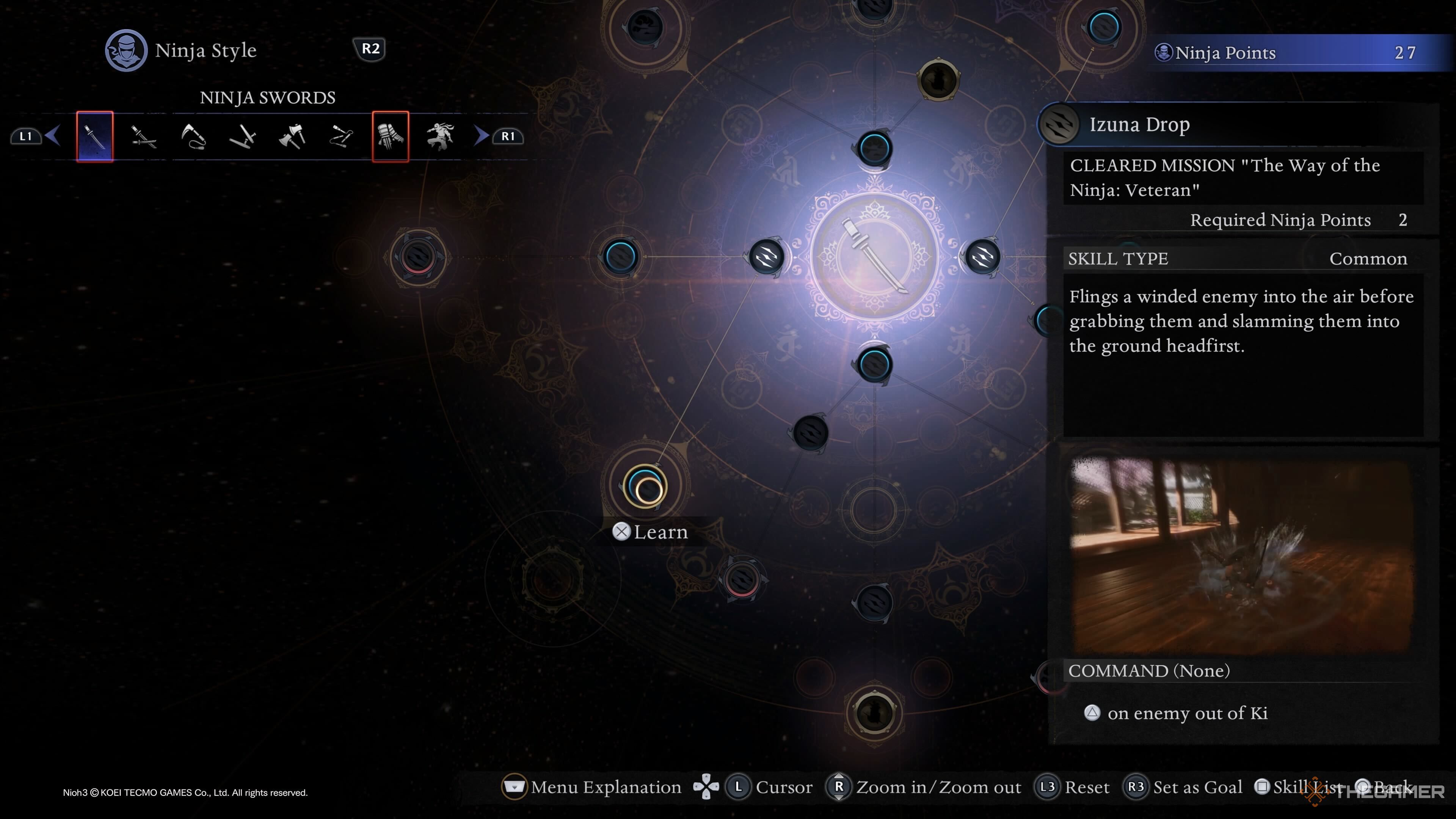This screenshot has height=819, width=1456.
Task: Click the Ninja Style masked face icon
Action: [126, 50]
